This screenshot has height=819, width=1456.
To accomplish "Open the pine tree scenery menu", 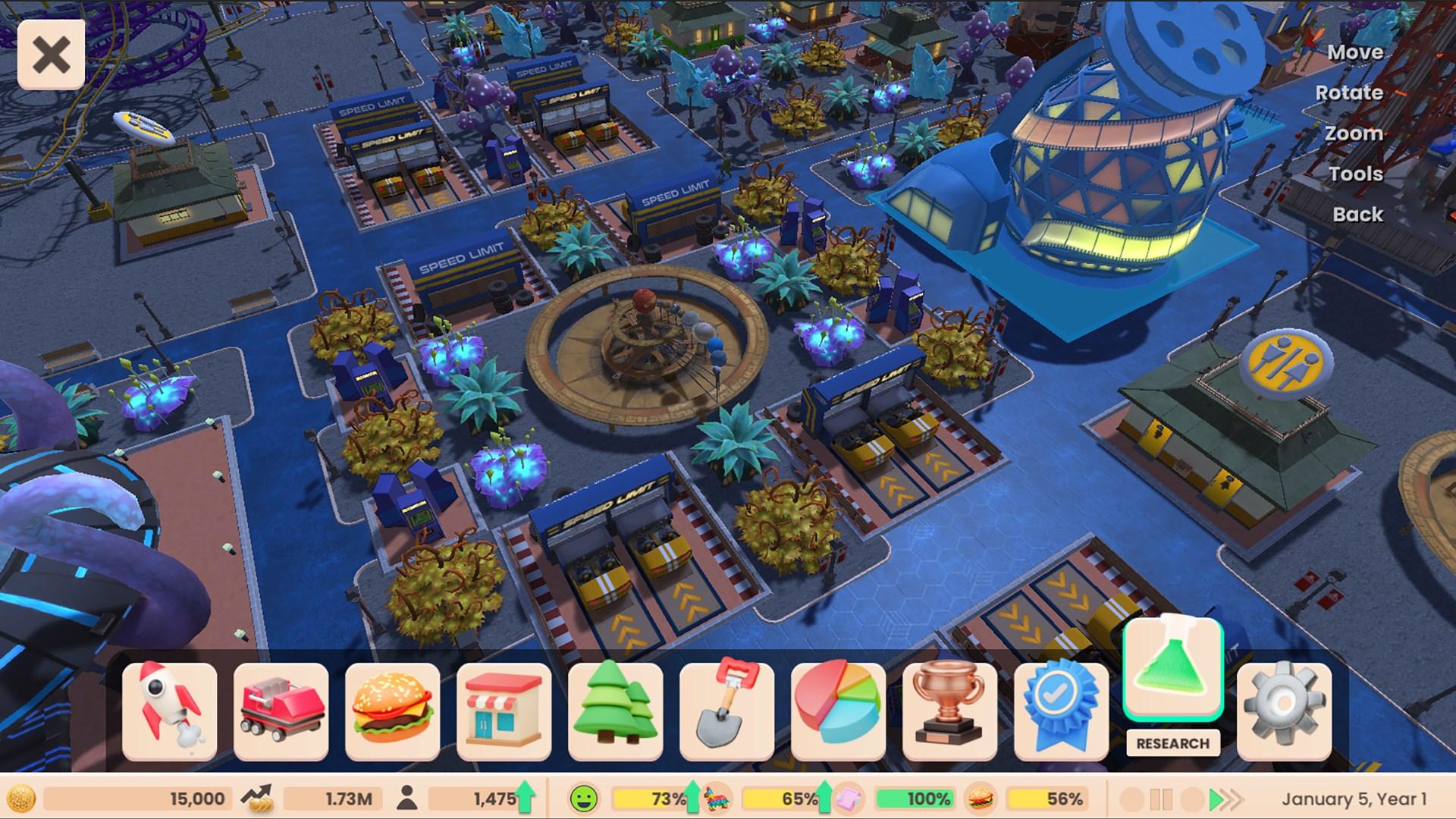I will (615, 711).
